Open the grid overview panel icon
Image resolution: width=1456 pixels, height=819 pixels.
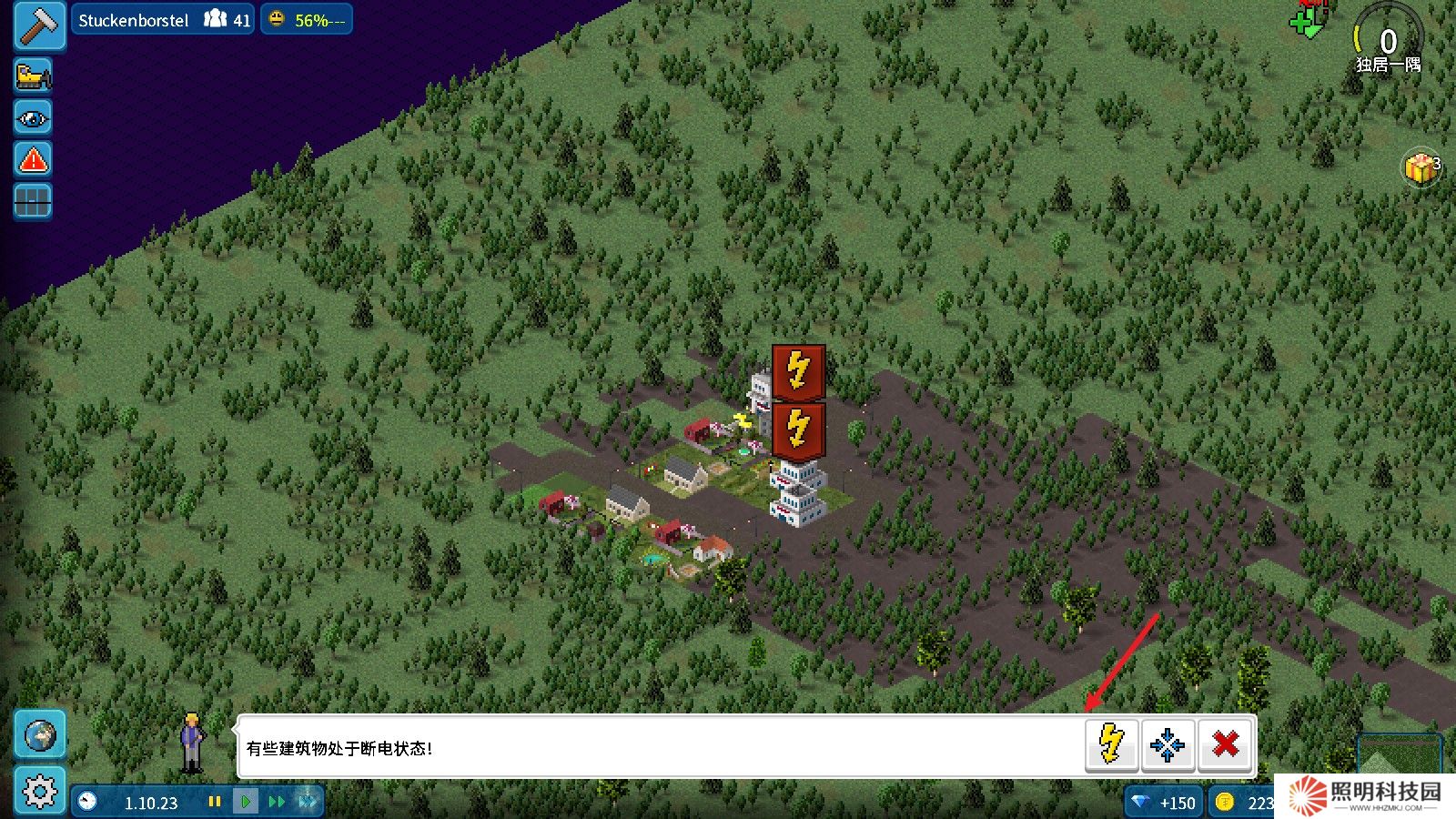[32, 201]
